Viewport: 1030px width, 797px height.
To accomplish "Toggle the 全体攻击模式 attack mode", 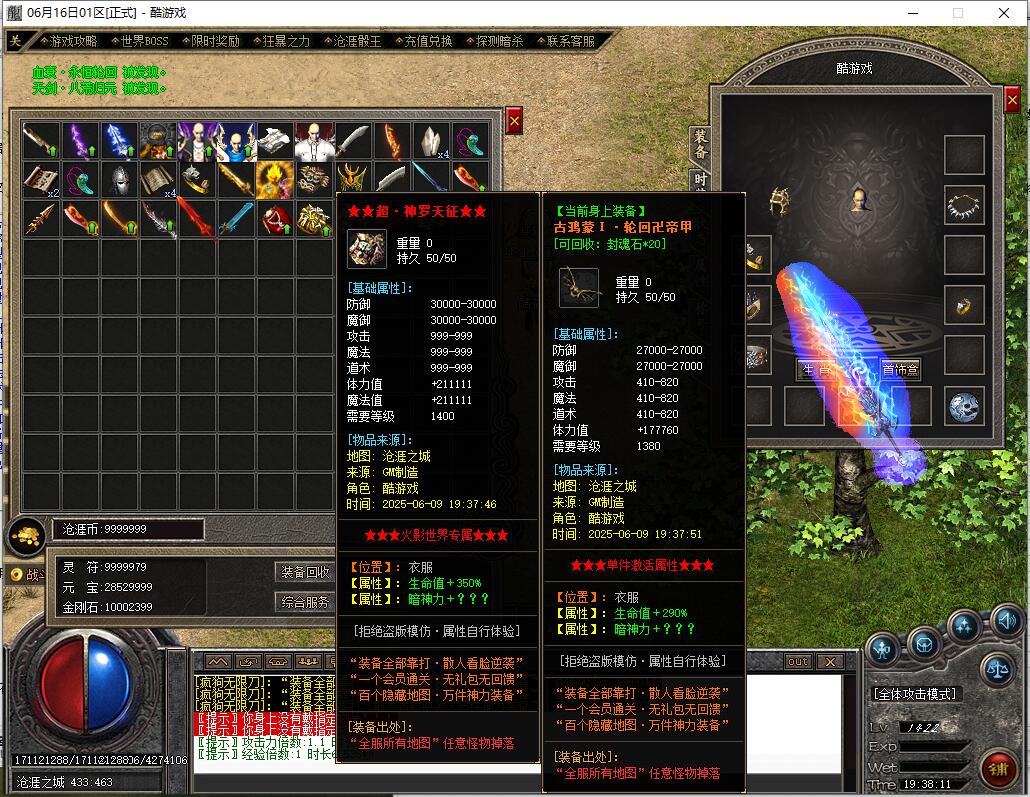I will tap(915, 693).
